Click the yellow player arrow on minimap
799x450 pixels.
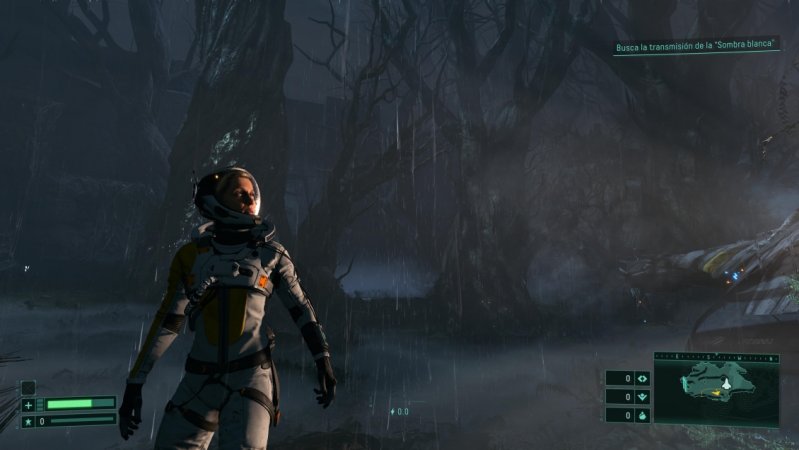(x=718, y=393)
